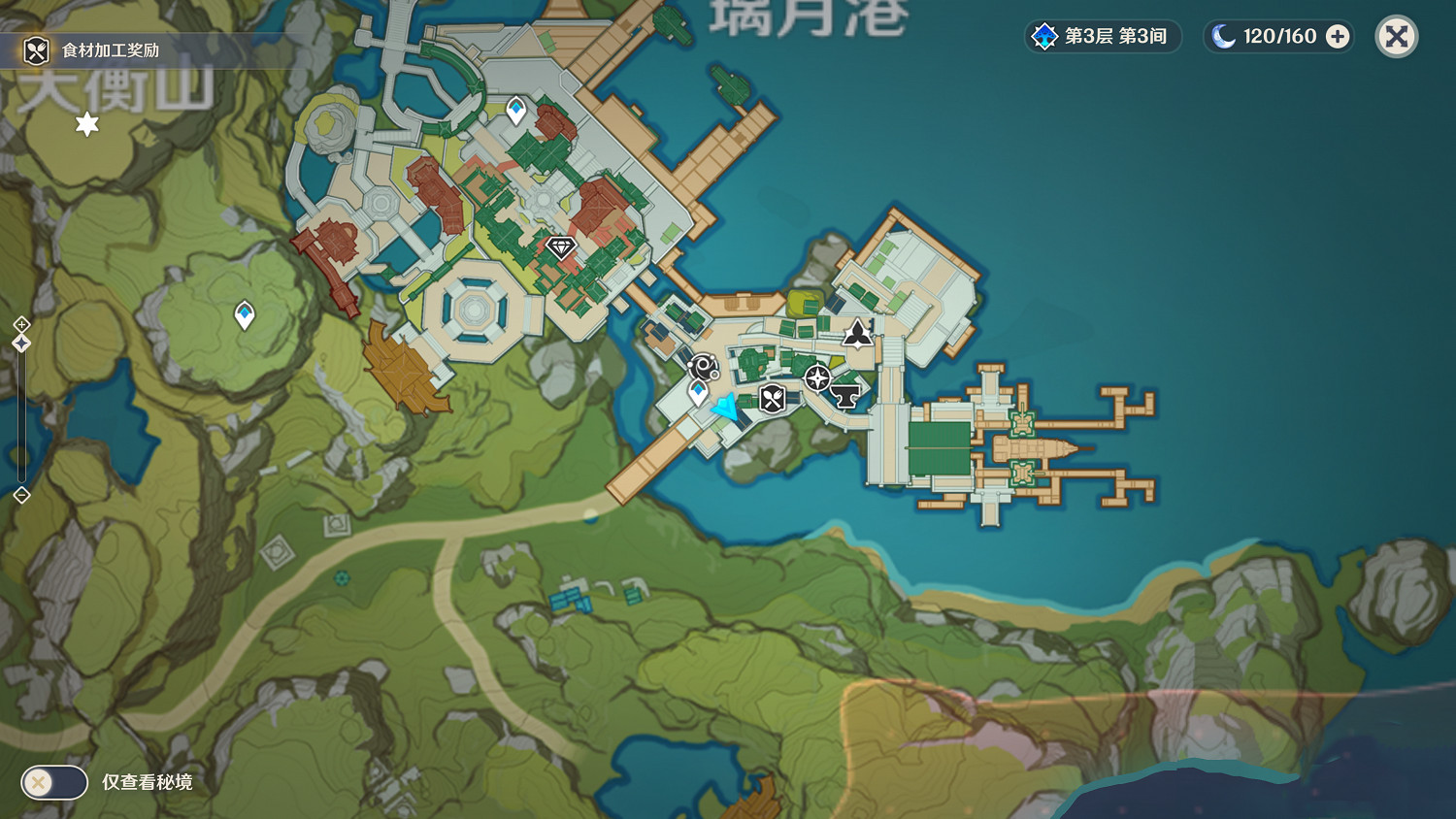
Task: Open the Adventurers' Guild map icon
Action: tap(857, 333)
